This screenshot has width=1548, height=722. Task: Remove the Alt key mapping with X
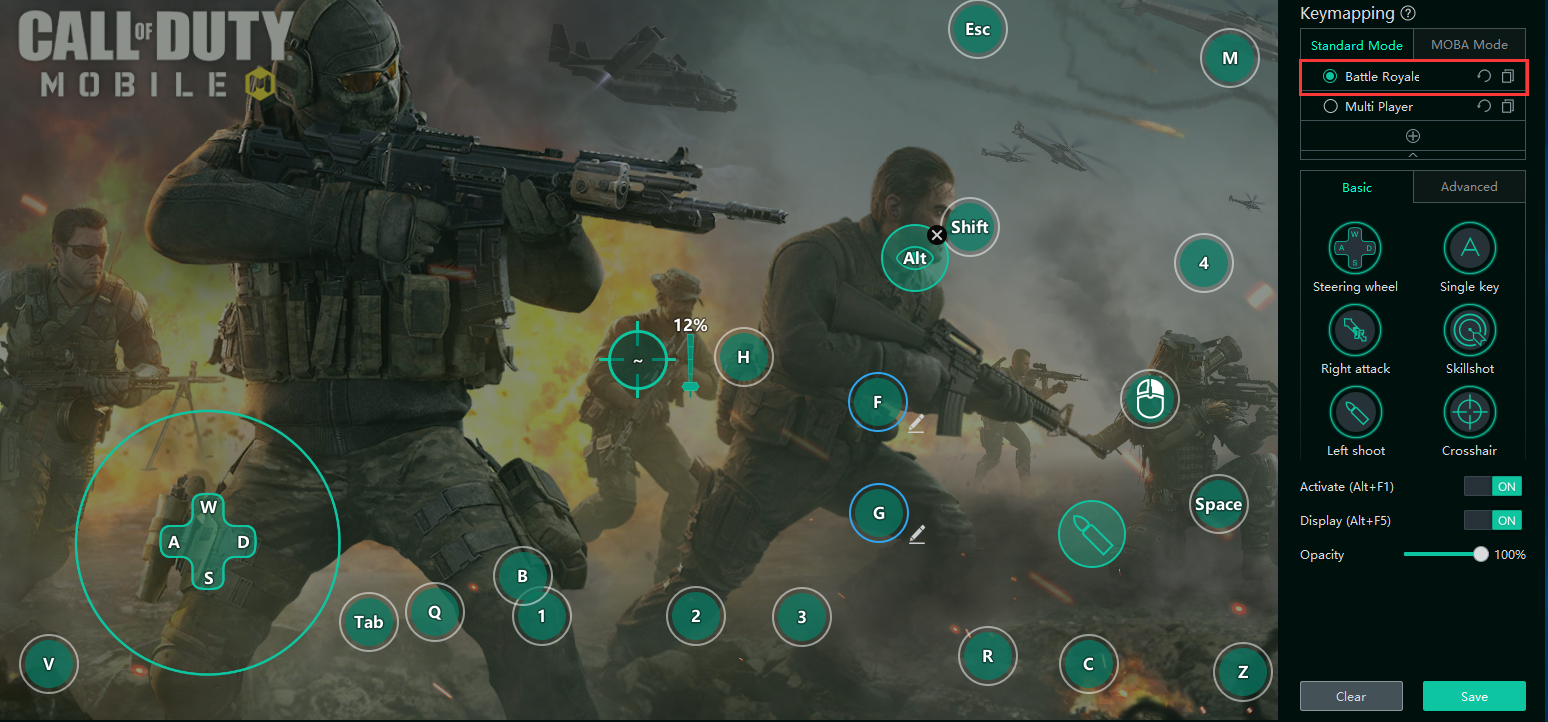click(937, 235)
